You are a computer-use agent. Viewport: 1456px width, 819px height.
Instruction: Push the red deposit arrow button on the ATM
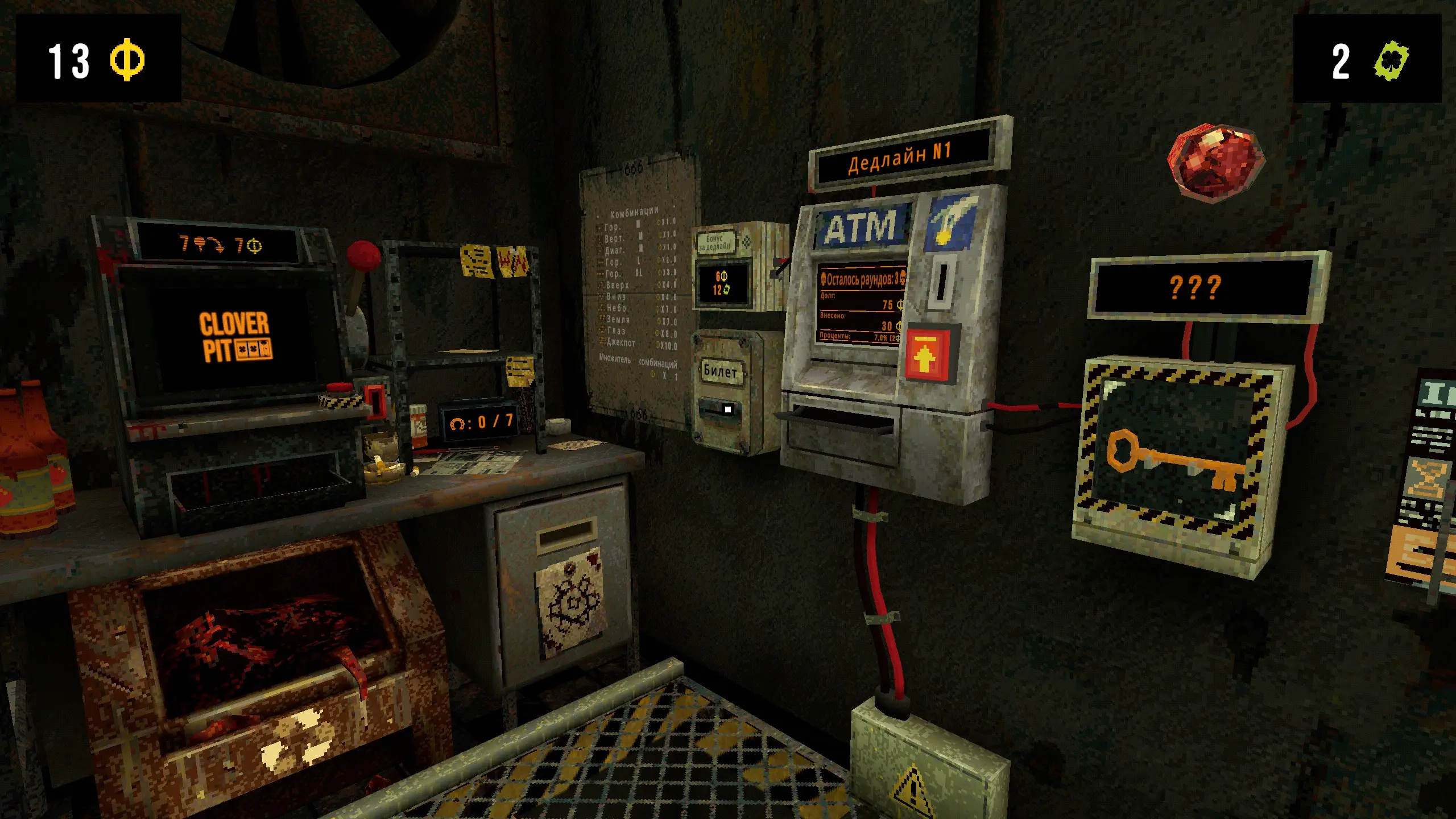point(926,355)
